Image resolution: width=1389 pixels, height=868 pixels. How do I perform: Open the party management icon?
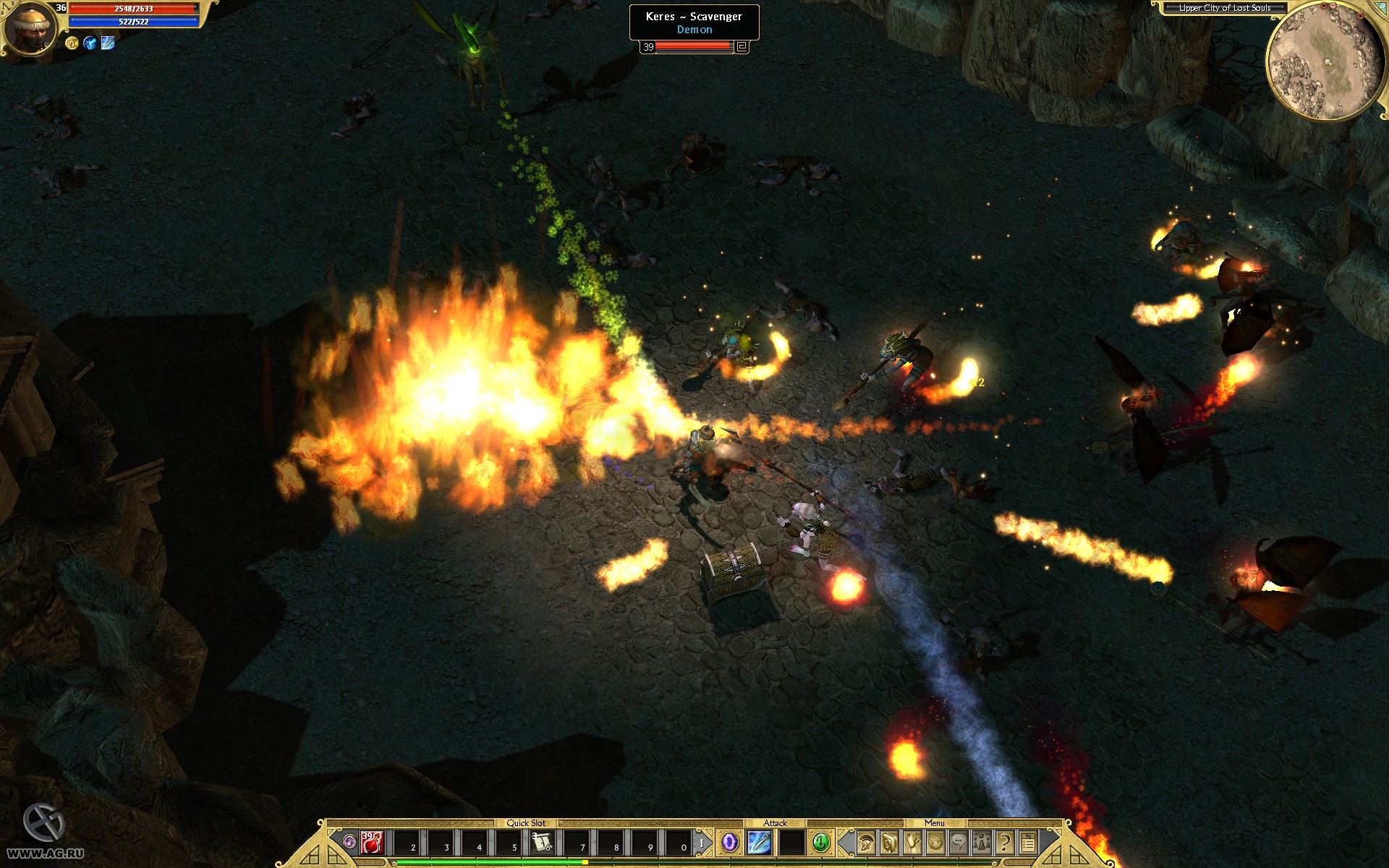(982, 843)
